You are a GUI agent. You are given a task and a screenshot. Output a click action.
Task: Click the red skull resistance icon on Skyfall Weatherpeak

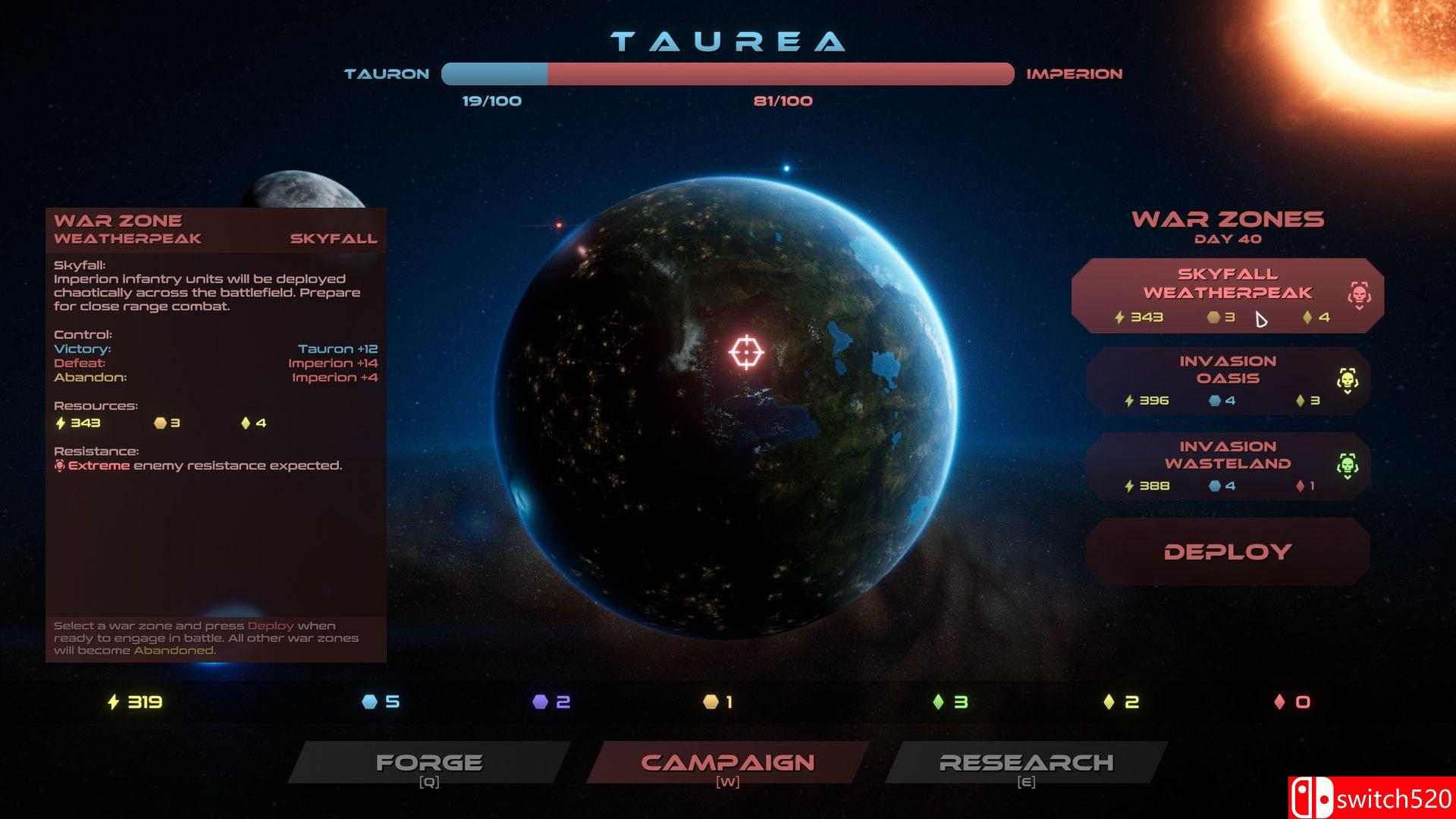coord(1359,293)
